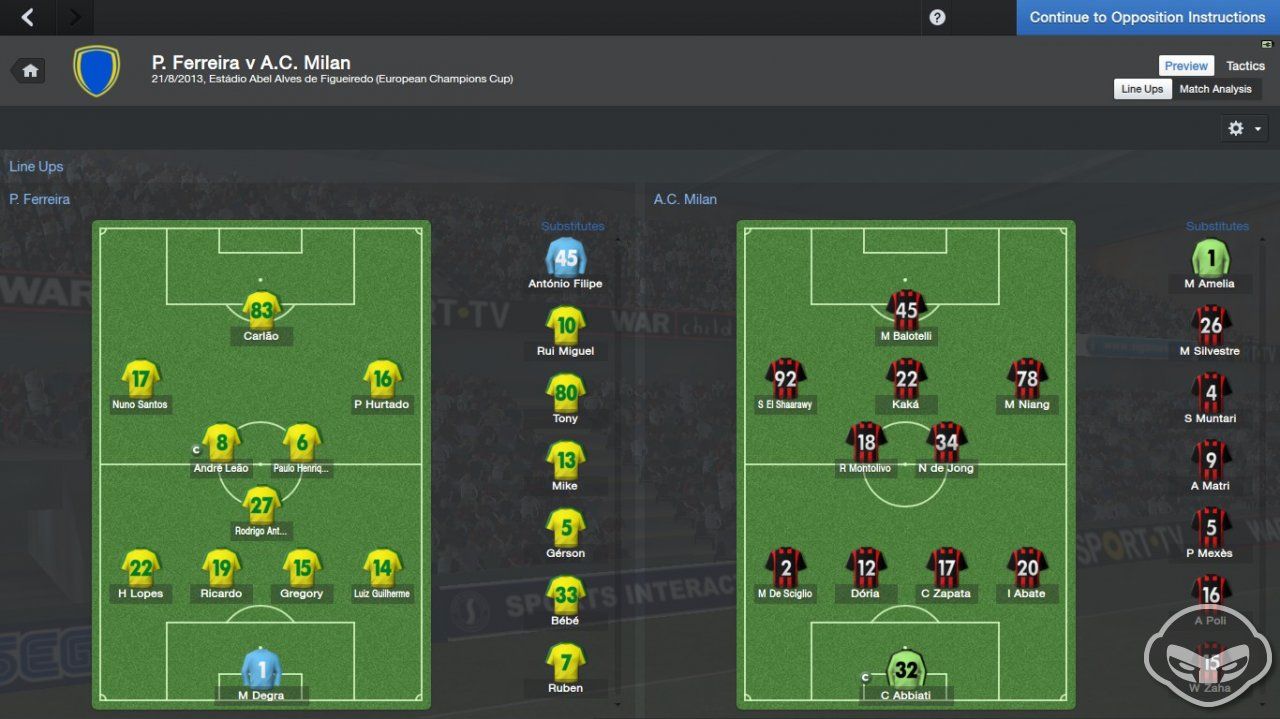Open the gear settings dropdown

[1244, 128]
